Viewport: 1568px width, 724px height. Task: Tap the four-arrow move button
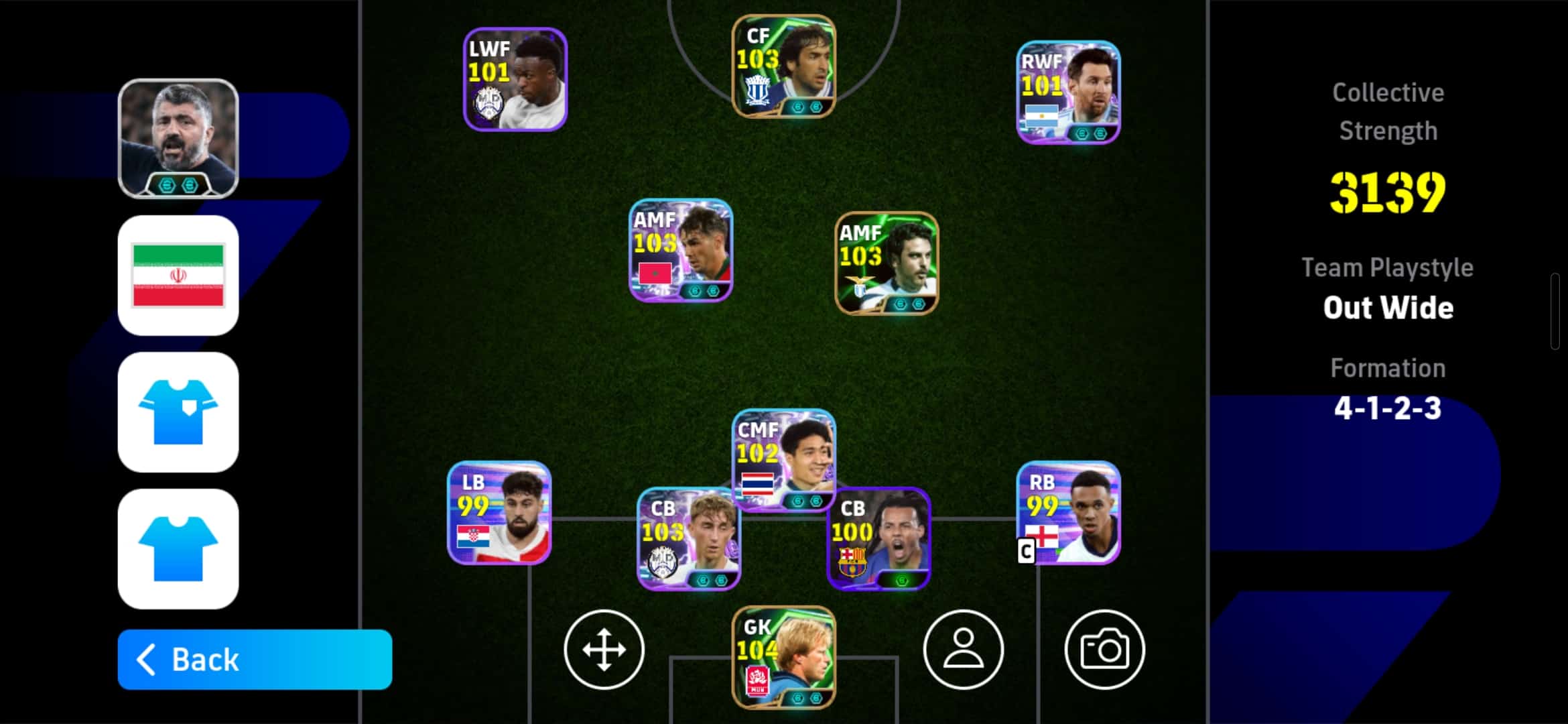[x=604, y=650]
